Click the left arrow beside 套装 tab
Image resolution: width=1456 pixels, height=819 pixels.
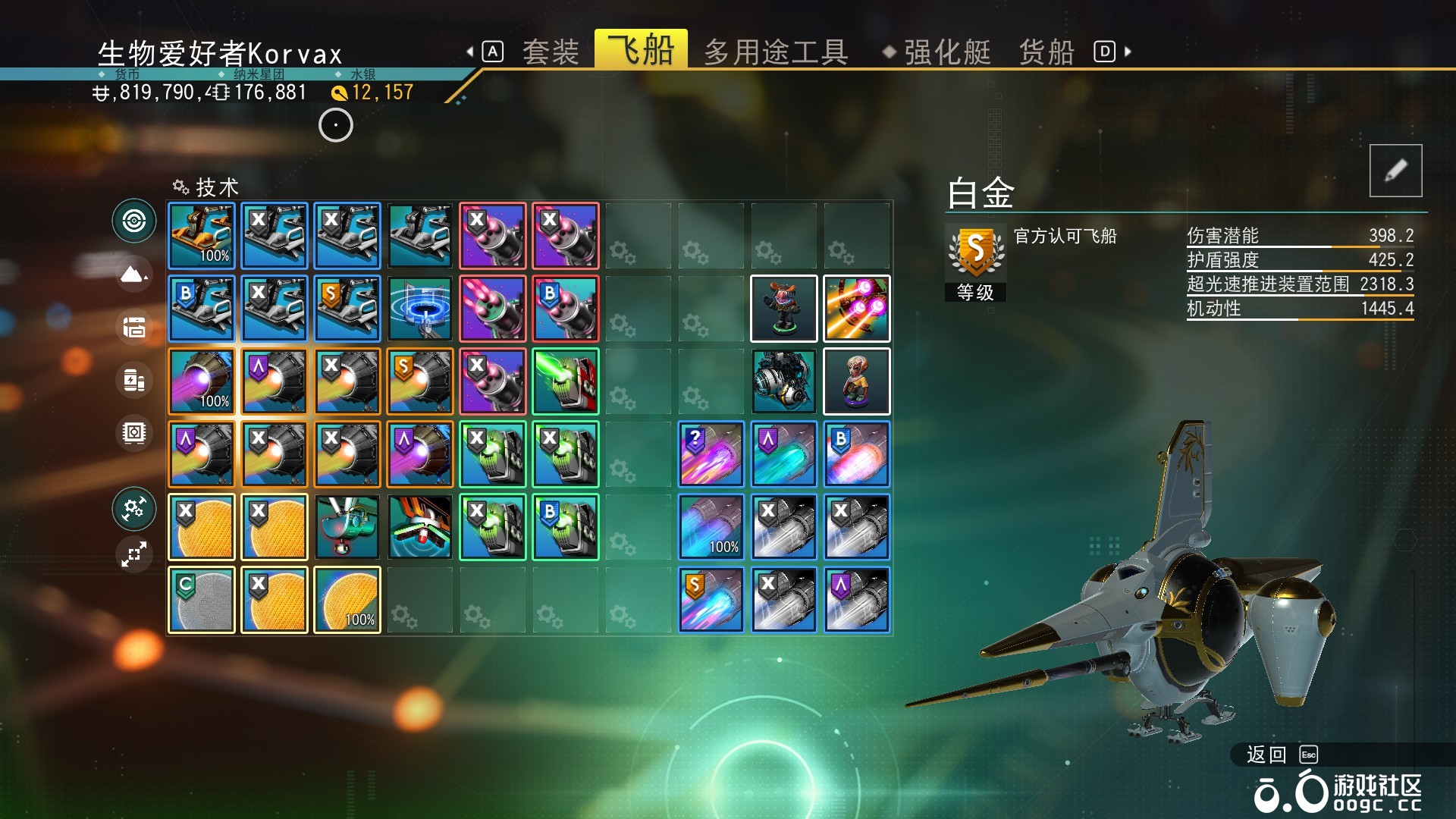[470, 50]
